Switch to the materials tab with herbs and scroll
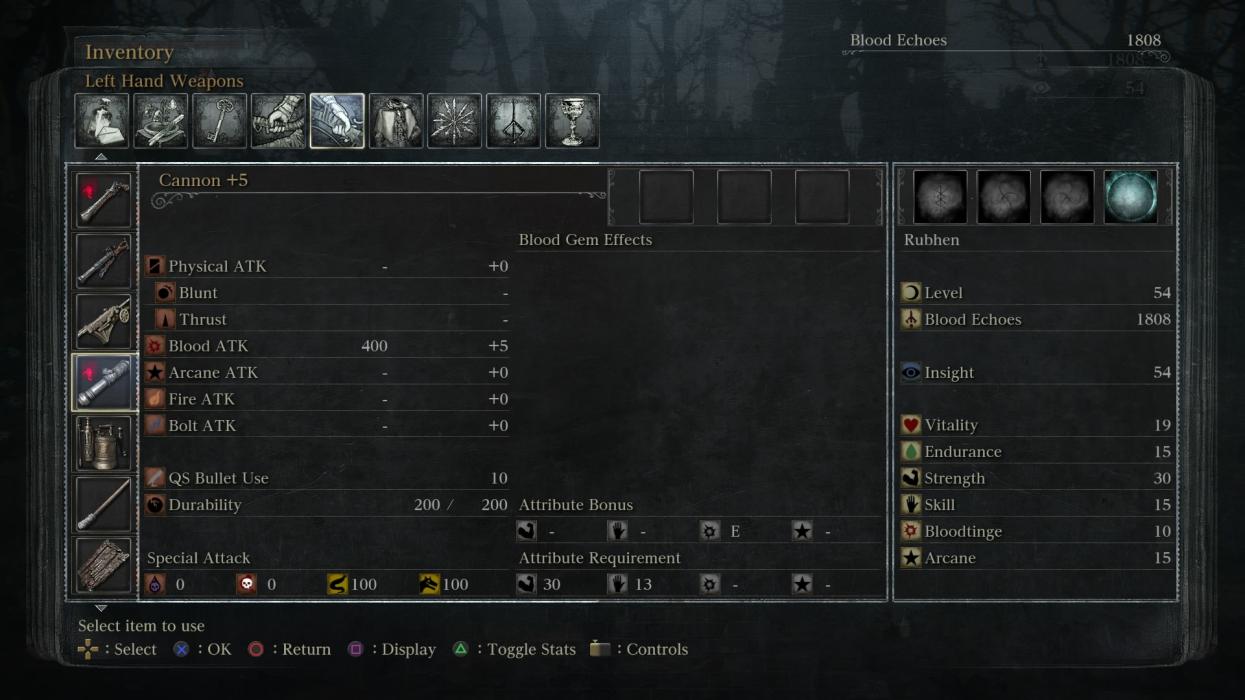Screen dimensions: 1245x700 point(161,121)
